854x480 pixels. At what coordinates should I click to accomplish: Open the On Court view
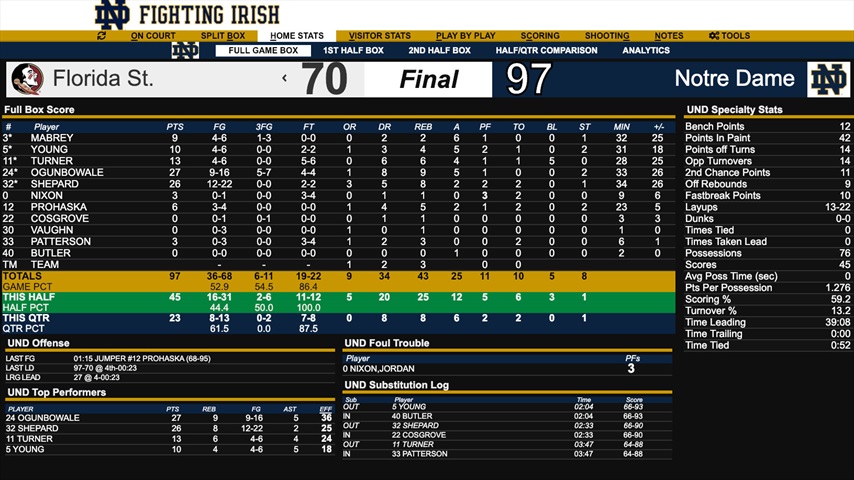153,36
